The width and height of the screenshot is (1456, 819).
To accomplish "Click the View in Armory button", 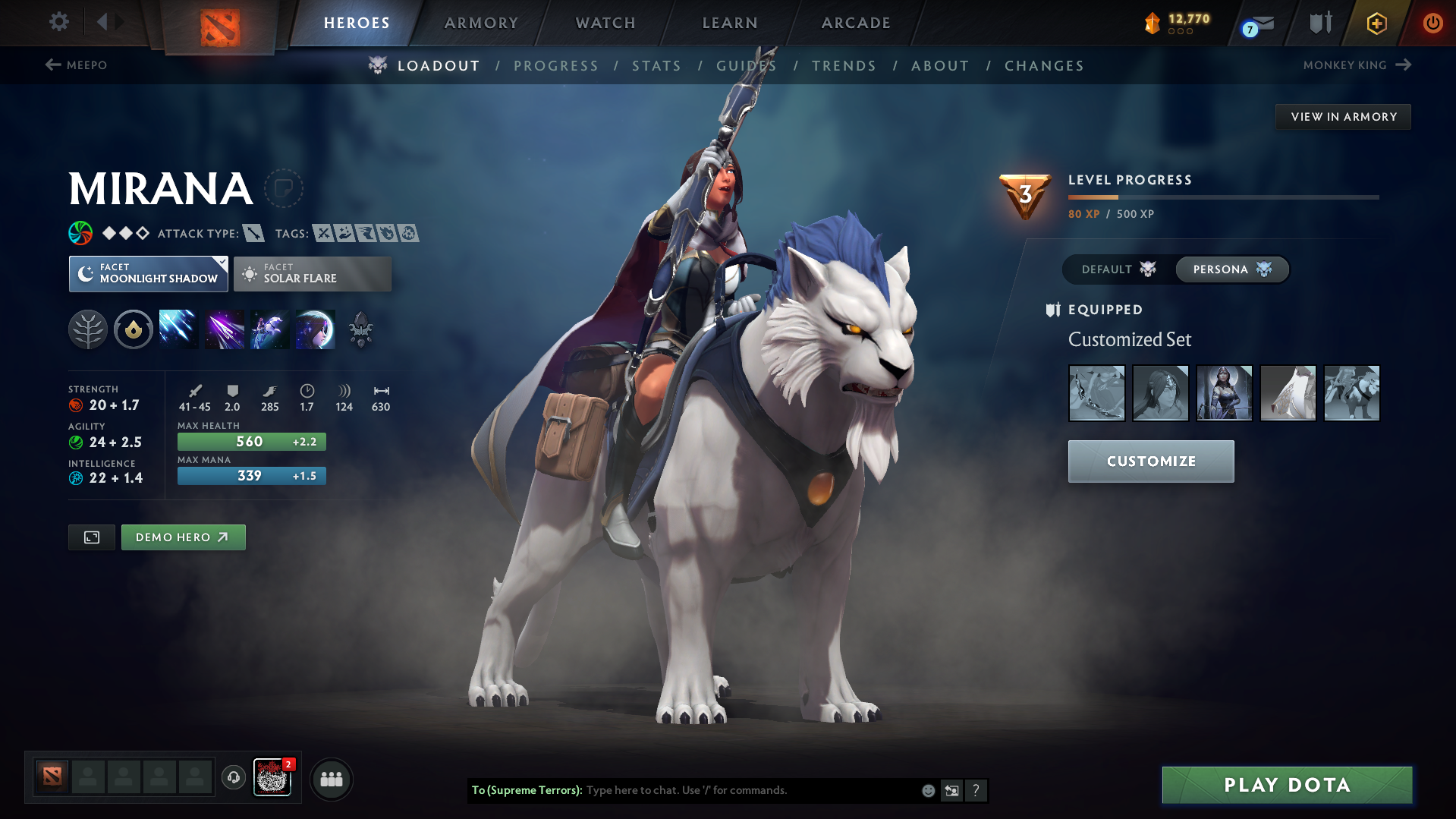I will pyautogui.click(x=1343, y=117).
